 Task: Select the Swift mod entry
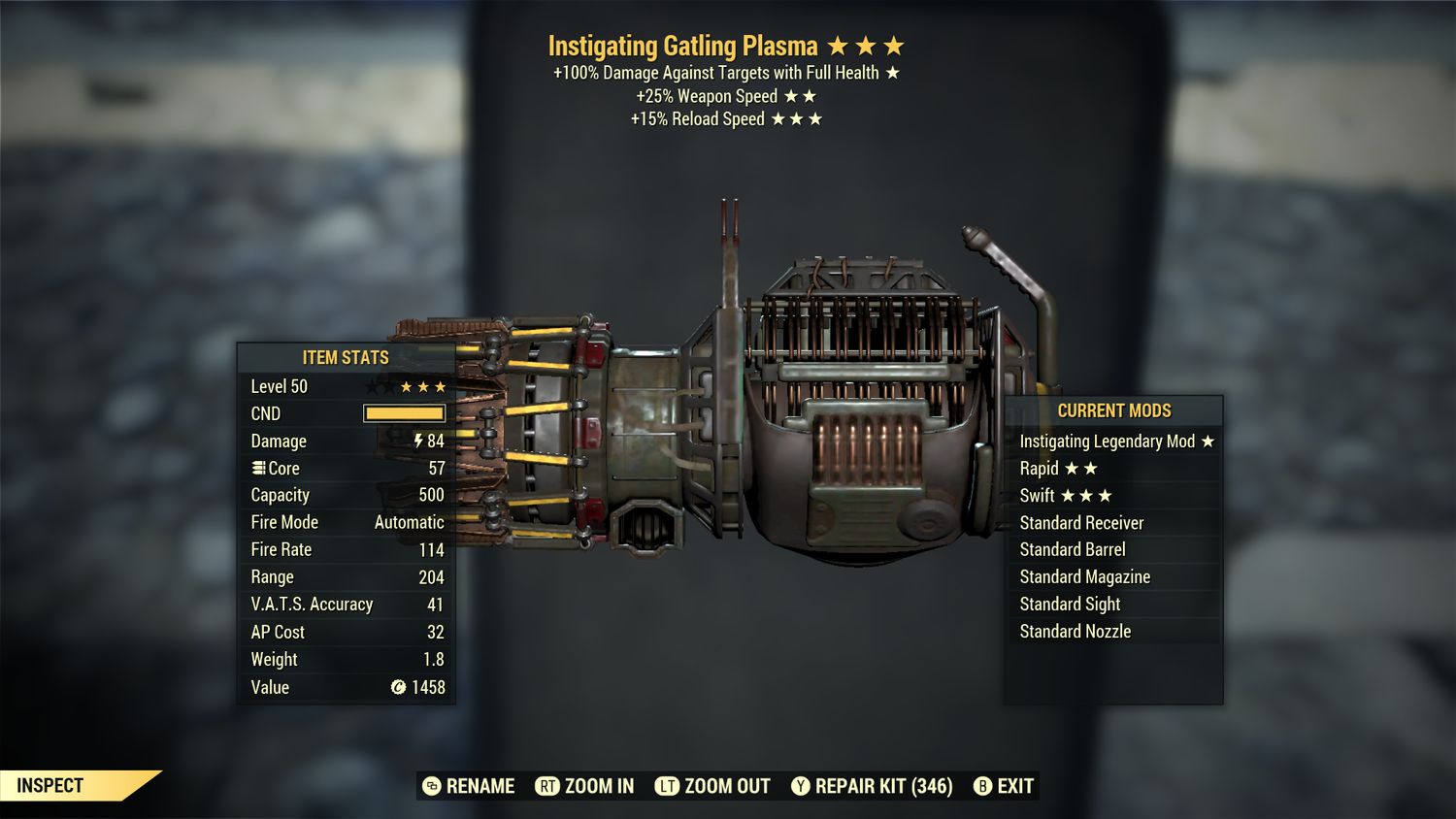point(1039,495)
